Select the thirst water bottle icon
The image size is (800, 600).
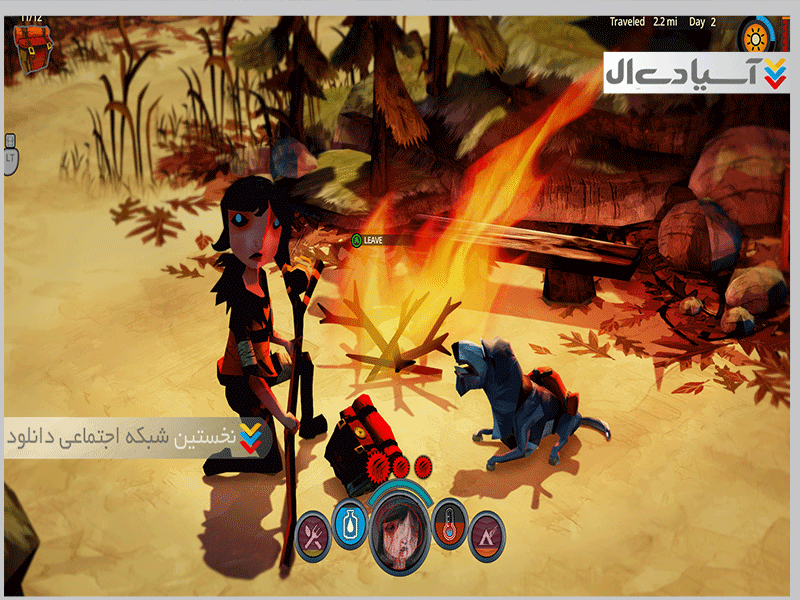click(349, 520)
